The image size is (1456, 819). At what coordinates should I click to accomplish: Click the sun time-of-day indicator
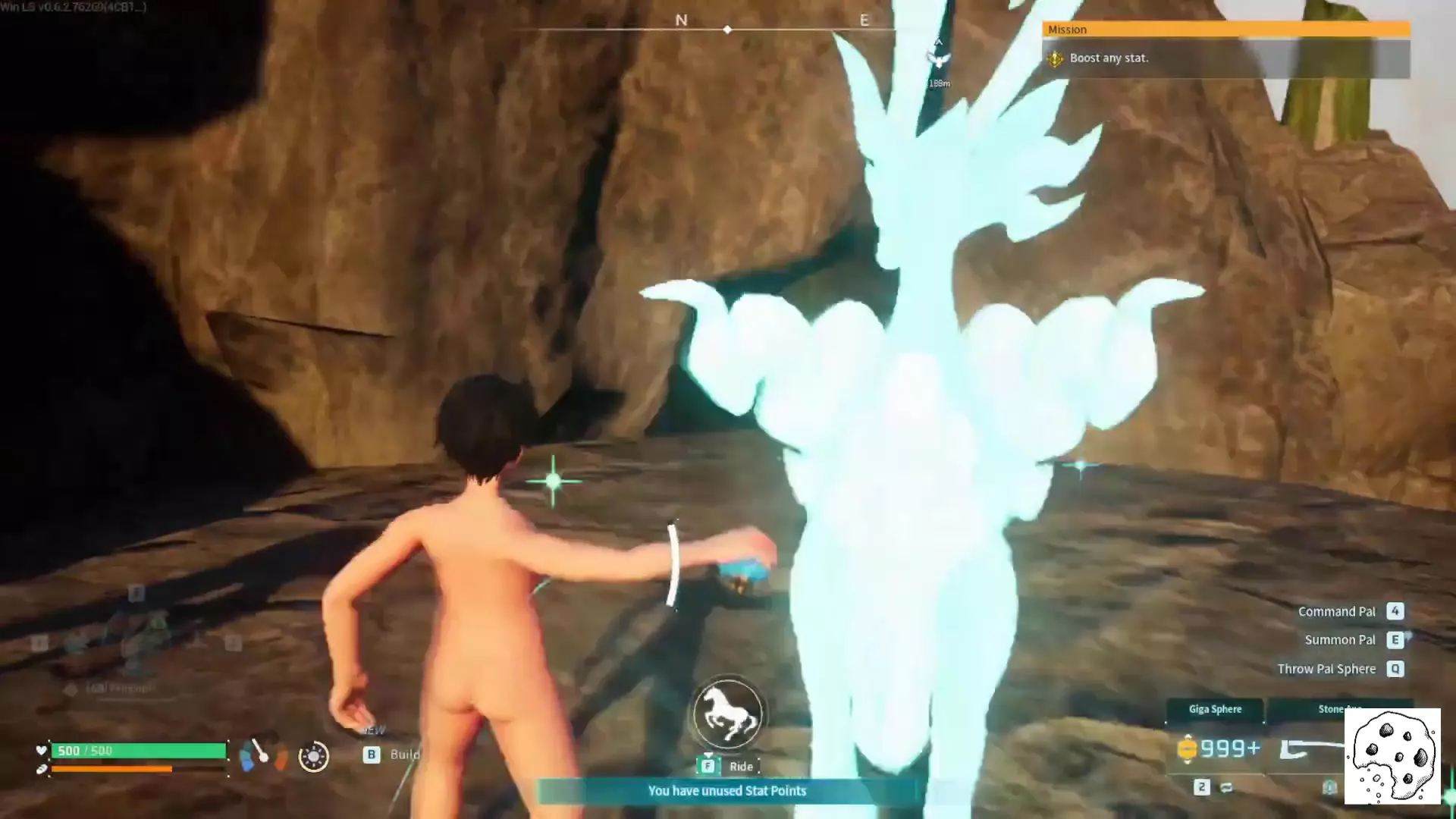(x=313, y=756)
